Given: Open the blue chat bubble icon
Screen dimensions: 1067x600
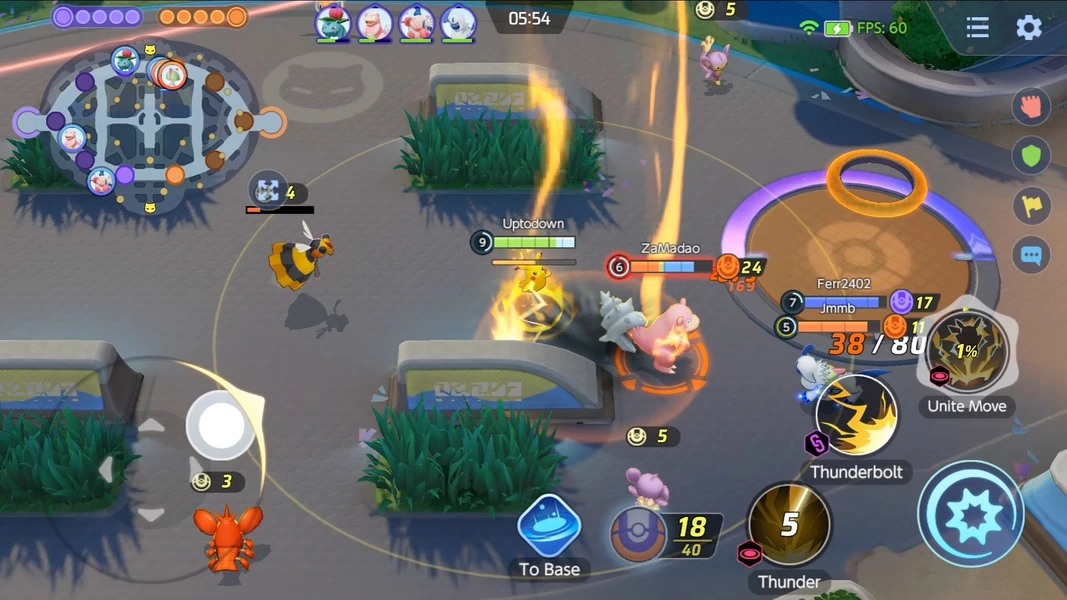Looking at the screenshot, I should point(1031,255).
